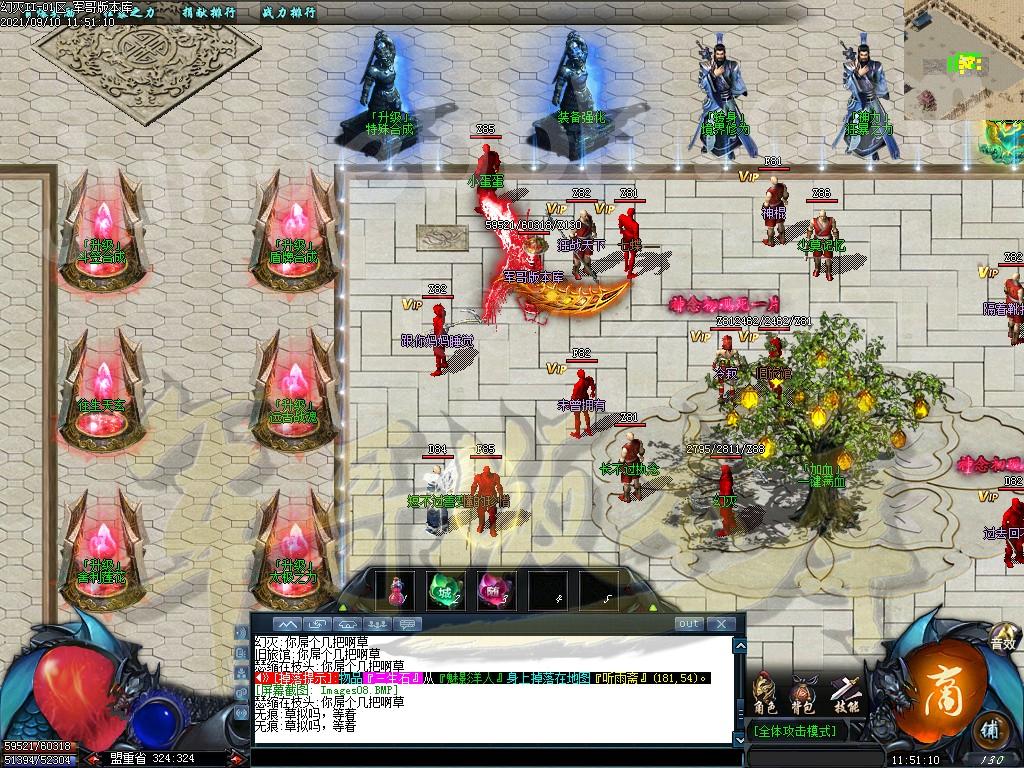
Task: Open the 捐献排行 donation ranking
Action: pos(207,13)
